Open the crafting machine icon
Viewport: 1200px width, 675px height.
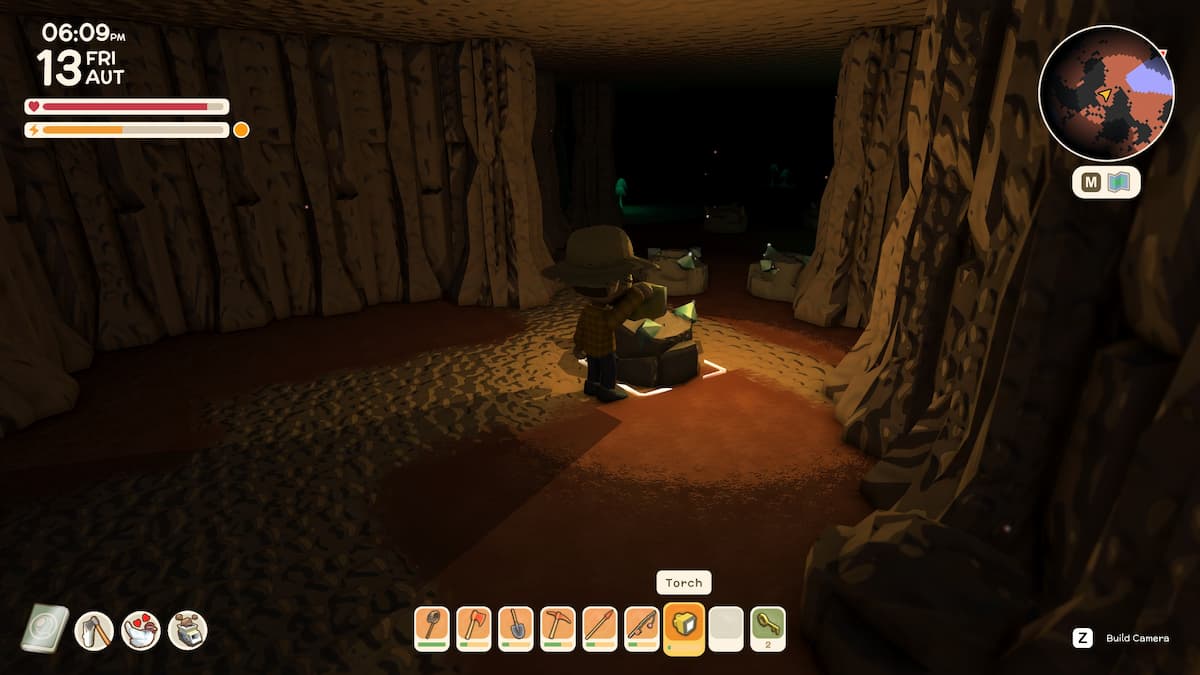[187, 630]
